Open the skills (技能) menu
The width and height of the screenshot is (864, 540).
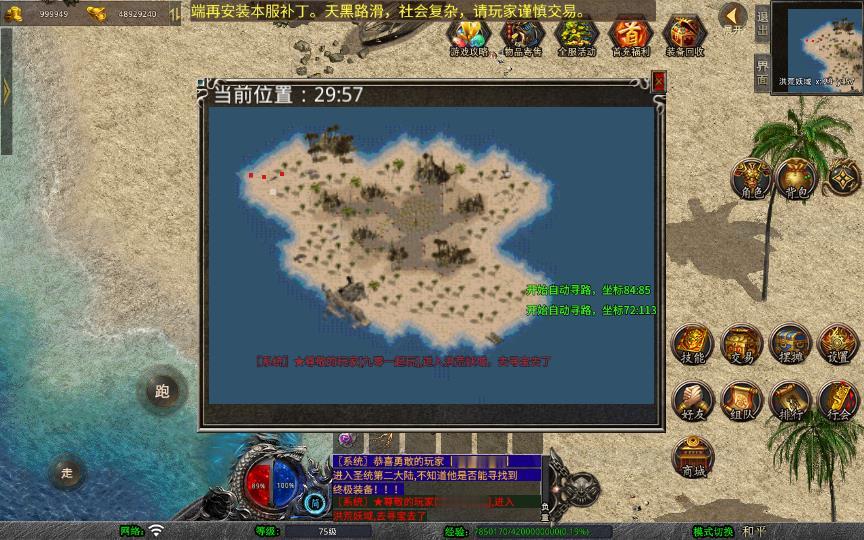[x=693, y=345]
